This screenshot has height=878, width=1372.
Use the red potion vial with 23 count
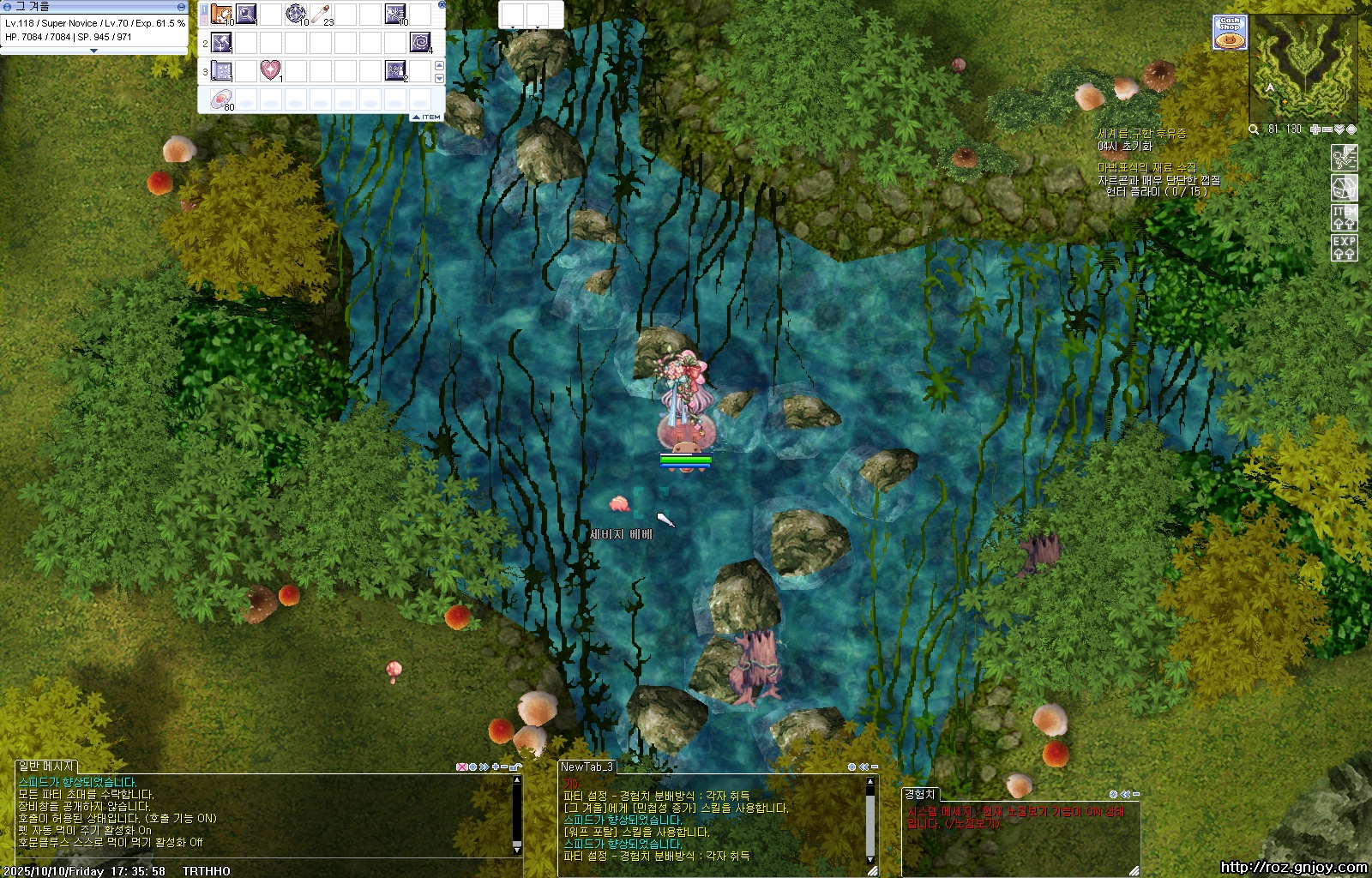[x=322, y=14]
